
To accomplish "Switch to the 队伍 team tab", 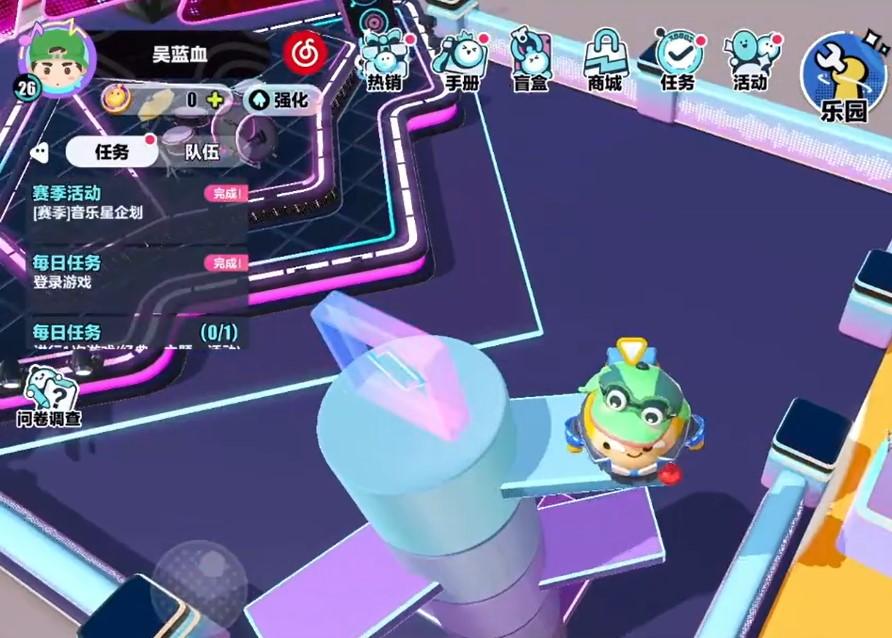I will 202,152.
